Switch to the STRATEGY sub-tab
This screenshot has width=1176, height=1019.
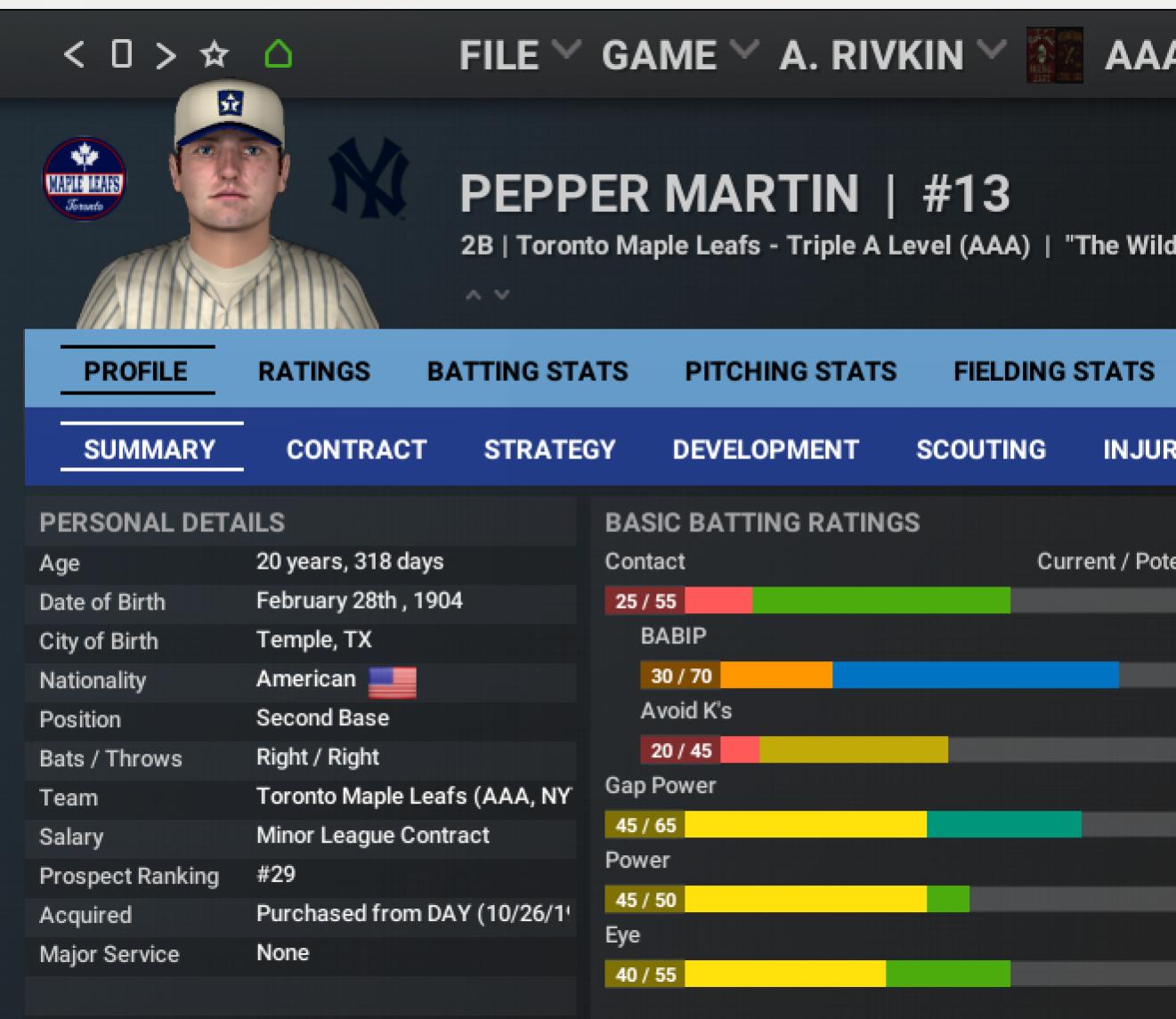(x=550, y=449)
